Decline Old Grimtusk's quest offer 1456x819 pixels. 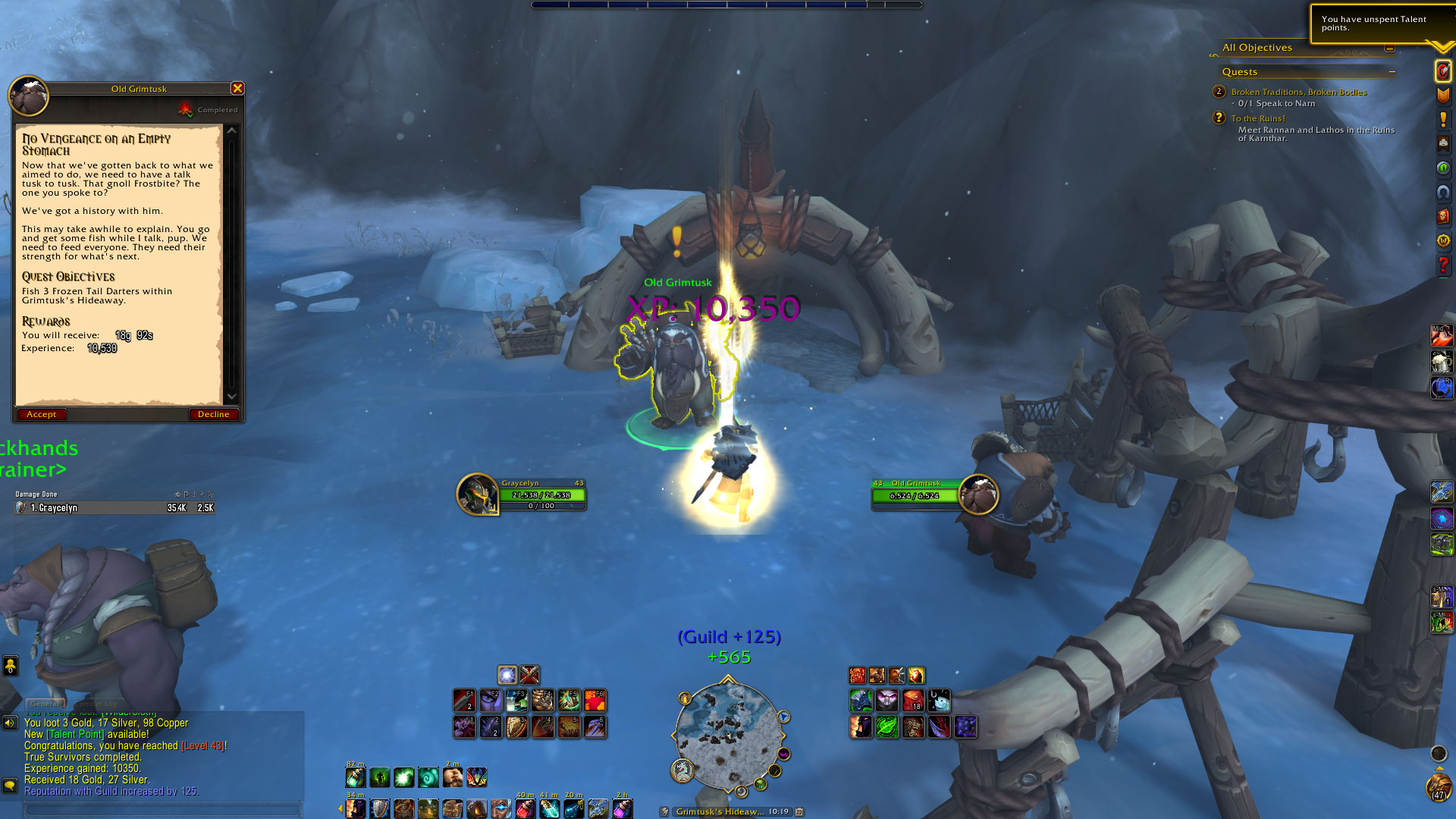(x=213, y=414)
